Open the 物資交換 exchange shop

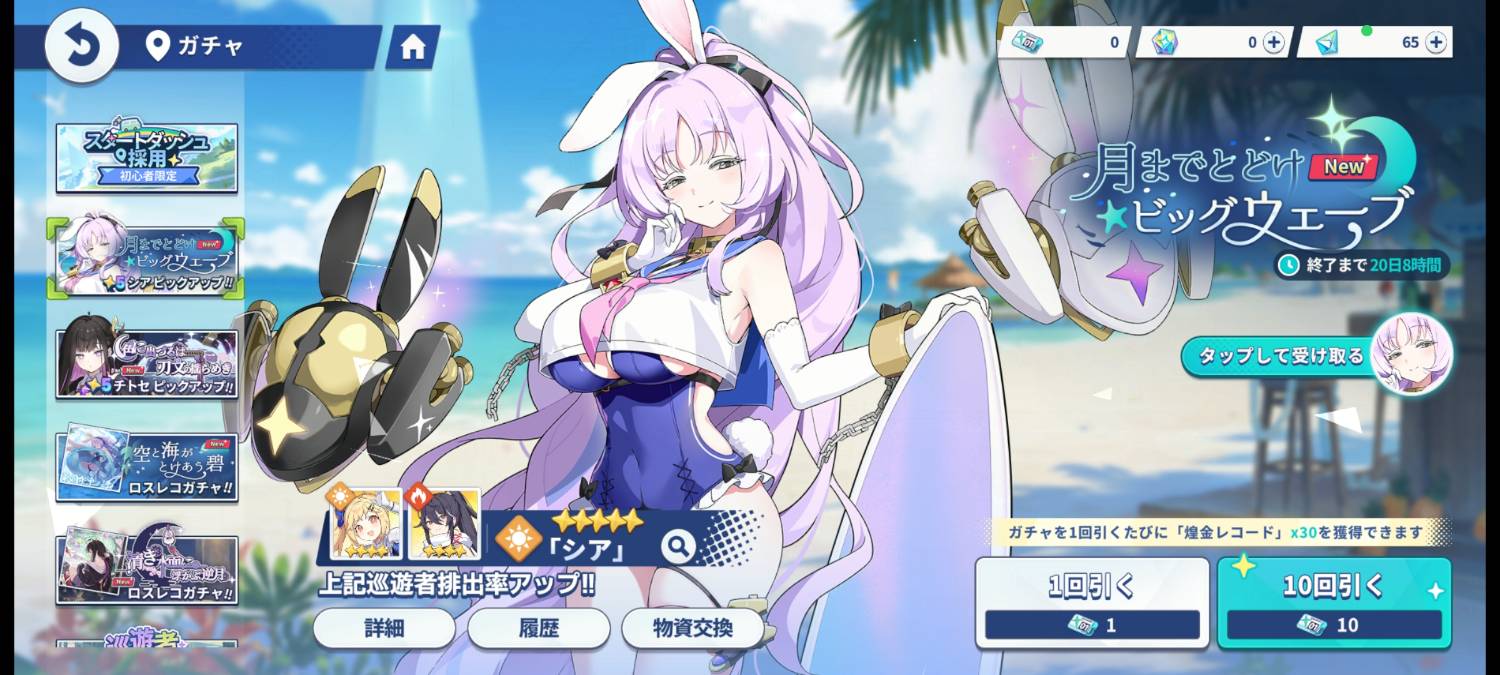click(x=693, y=628)
